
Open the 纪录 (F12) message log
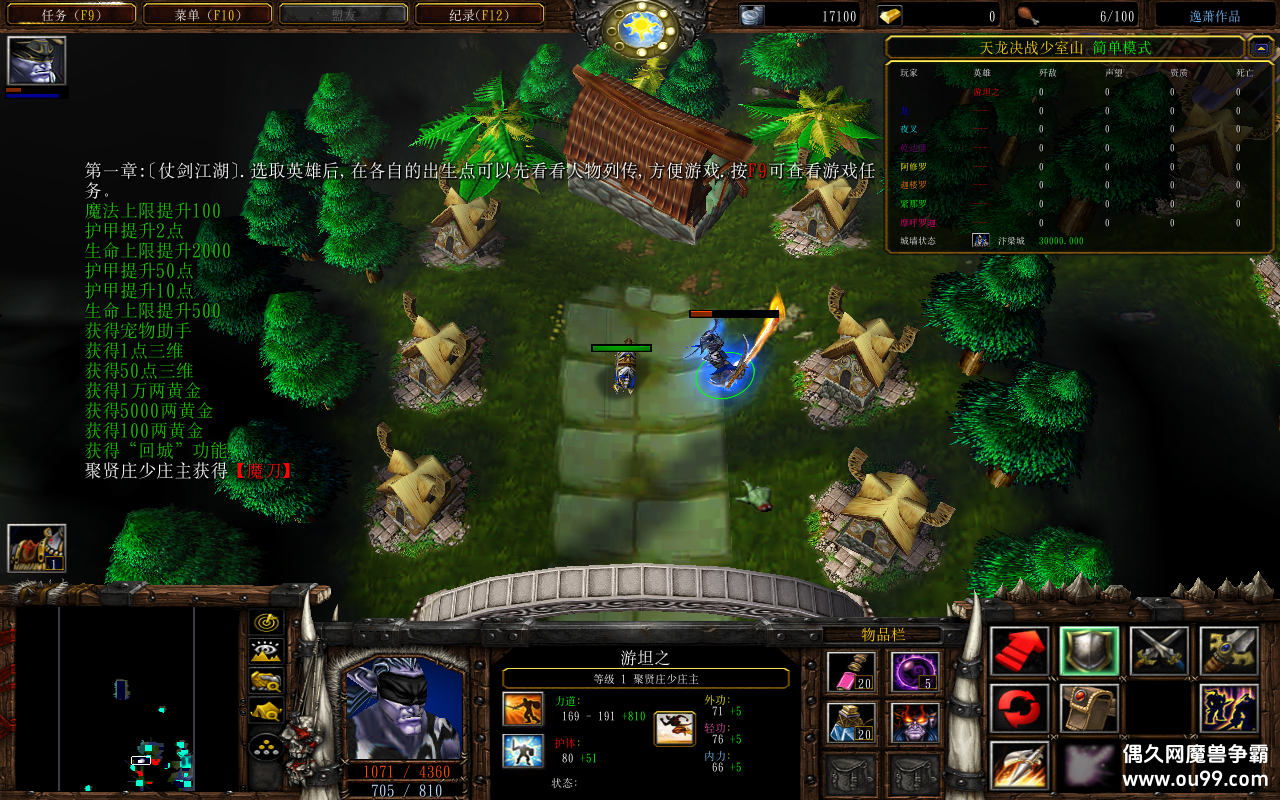(x=479, y=15)
